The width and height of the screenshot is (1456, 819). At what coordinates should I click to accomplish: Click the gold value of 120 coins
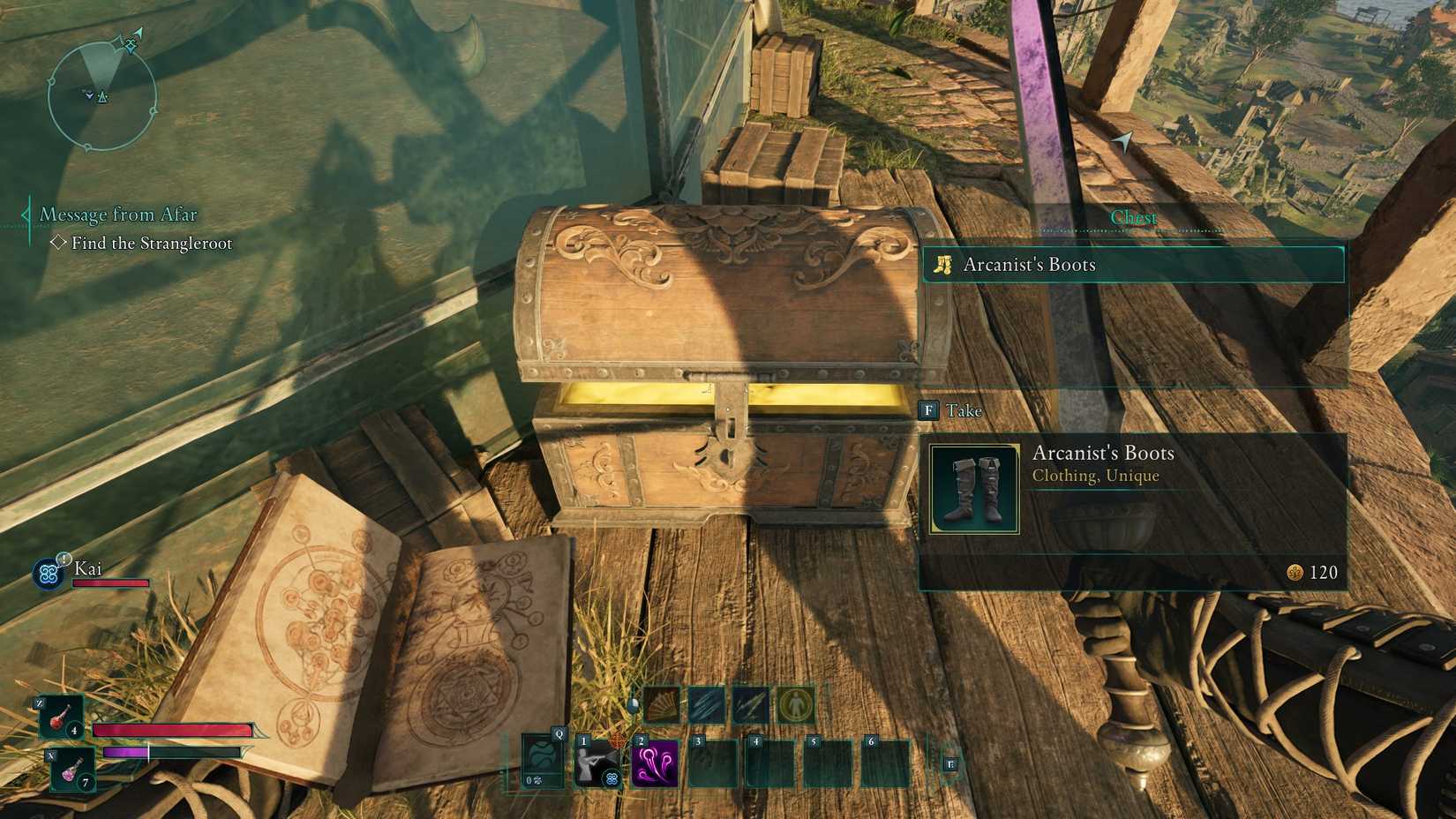(x=1315, y=572)
